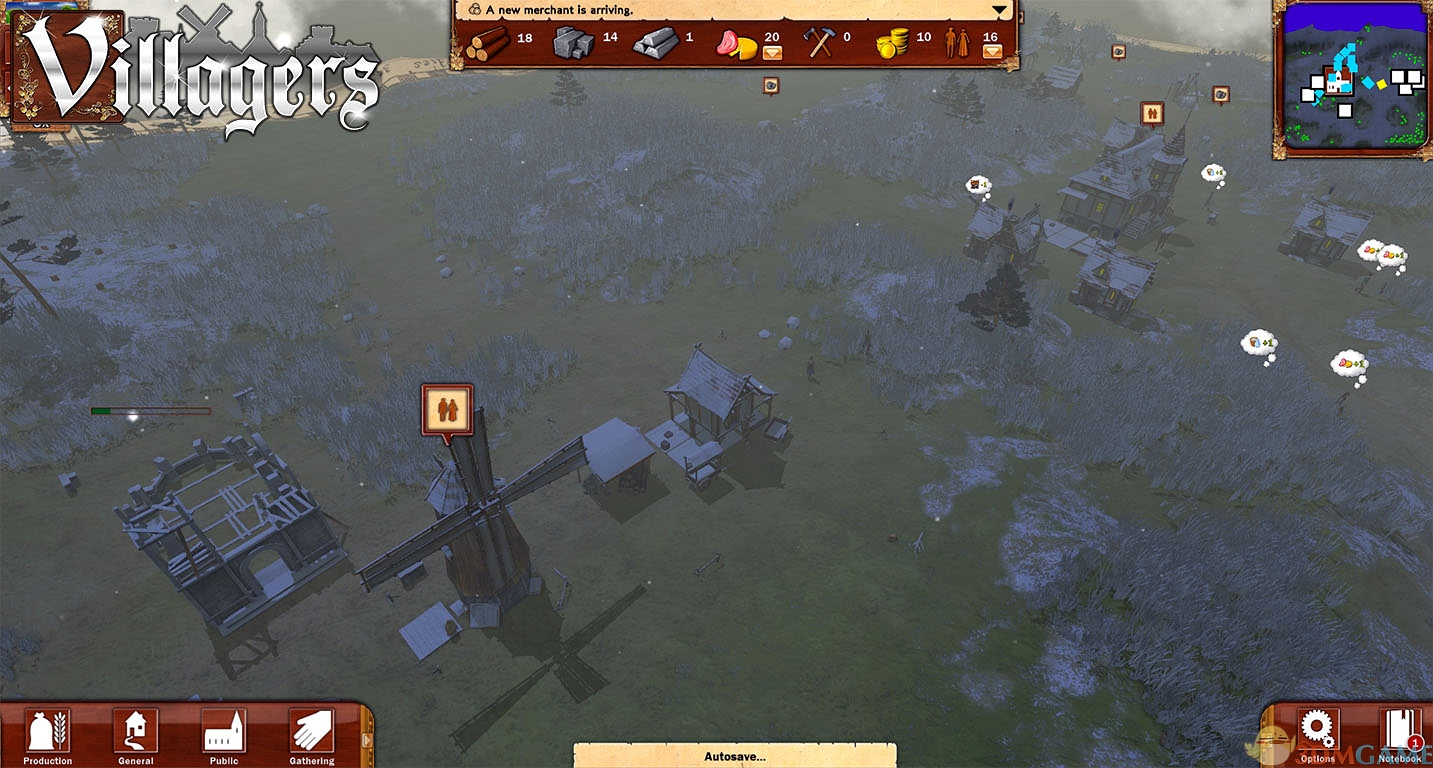Viewport: 1433px width, 768px height.
Task: Open the Notebook
Action: (1399, 733)
